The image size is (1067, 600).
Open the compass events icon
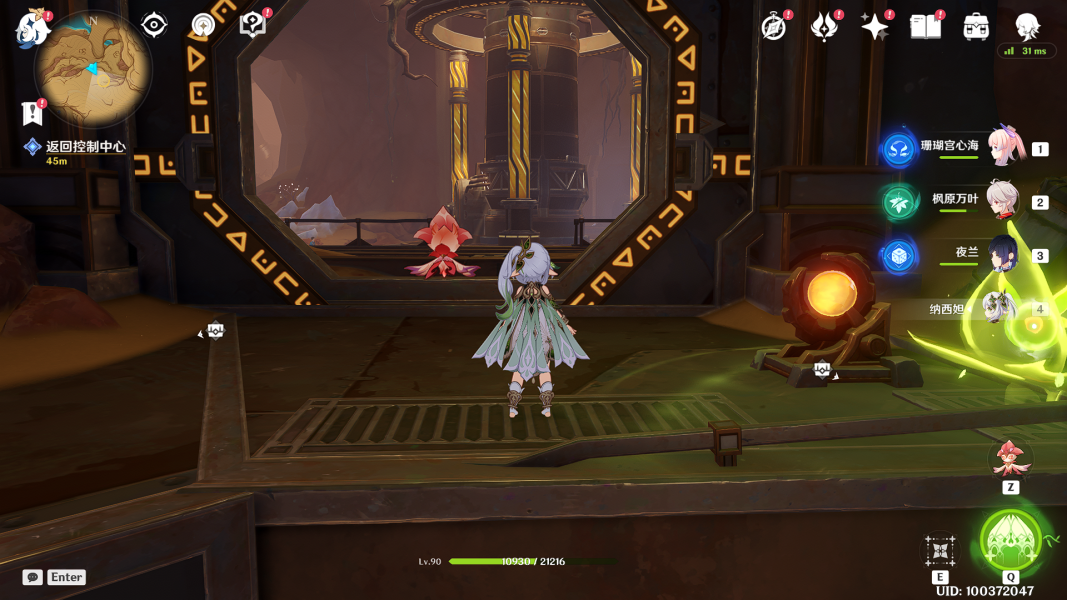tap(774, 27)
